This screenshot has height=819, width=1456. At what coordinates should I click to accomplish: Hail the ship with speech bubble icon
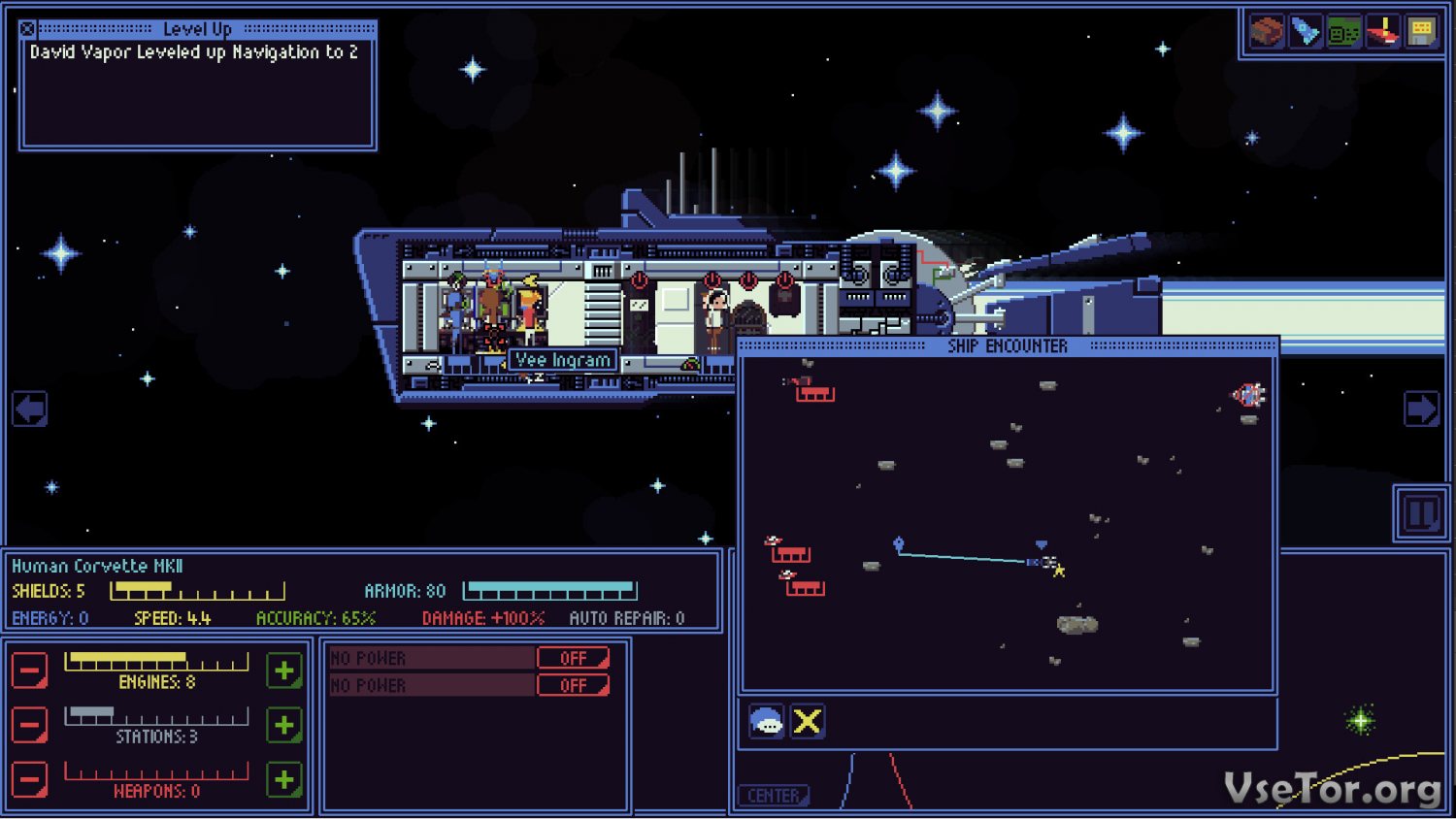point(767,722)
